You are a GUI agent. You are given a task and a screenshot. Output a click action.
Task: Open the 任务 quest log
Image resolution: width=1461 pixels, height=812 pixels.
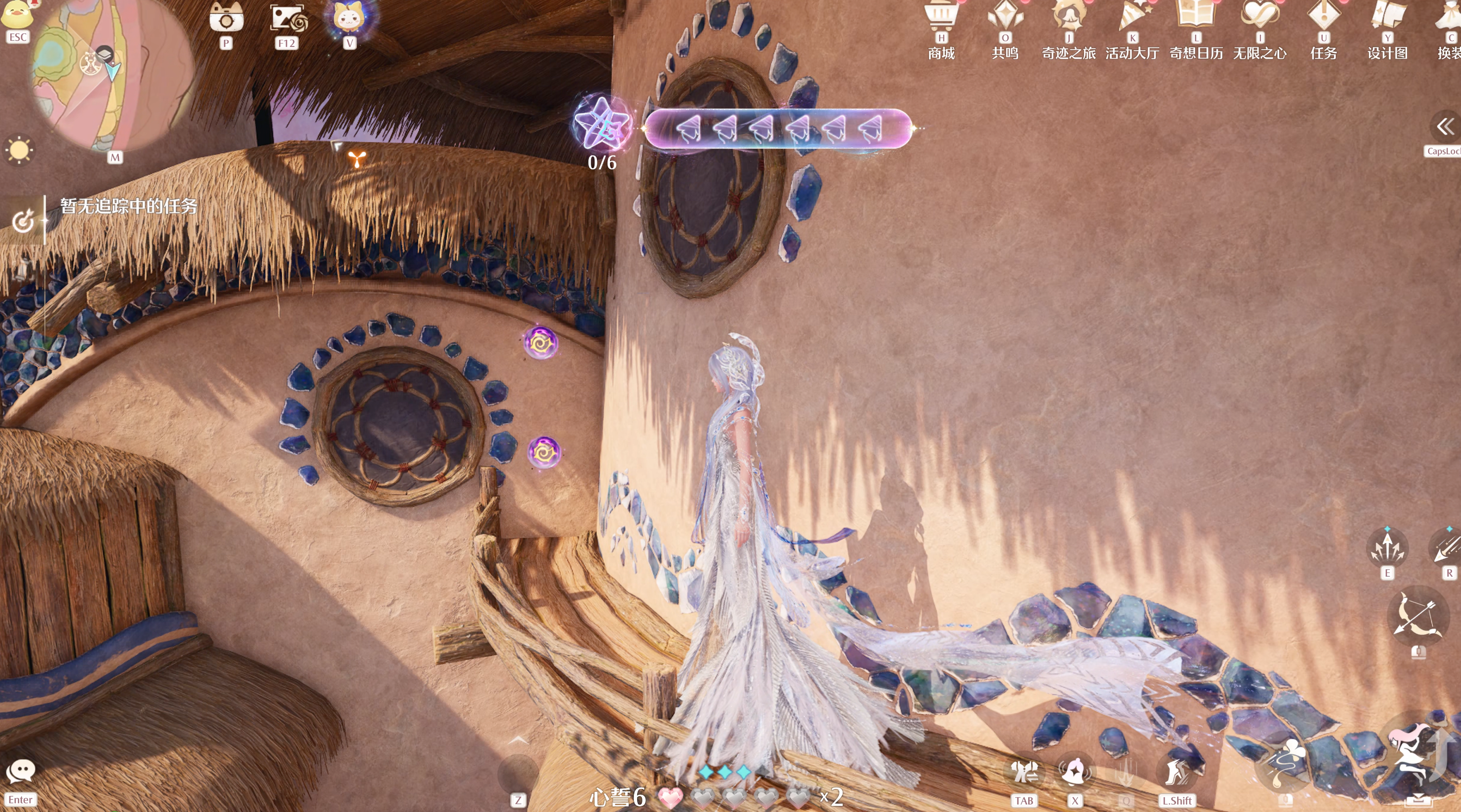[x=1324, y=16]
